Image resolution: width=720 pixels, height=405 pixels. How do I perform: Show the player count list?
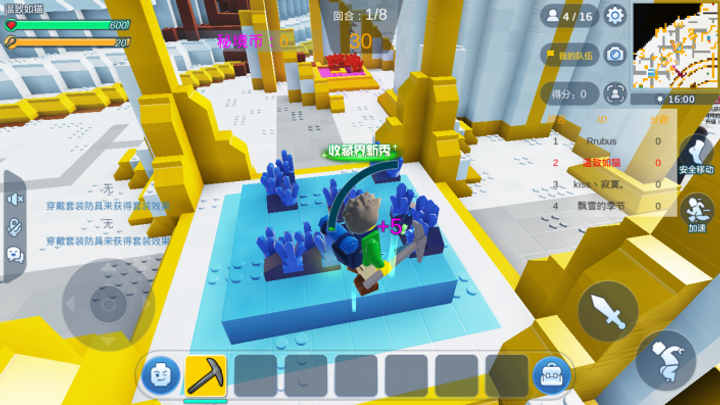point(569,16)
